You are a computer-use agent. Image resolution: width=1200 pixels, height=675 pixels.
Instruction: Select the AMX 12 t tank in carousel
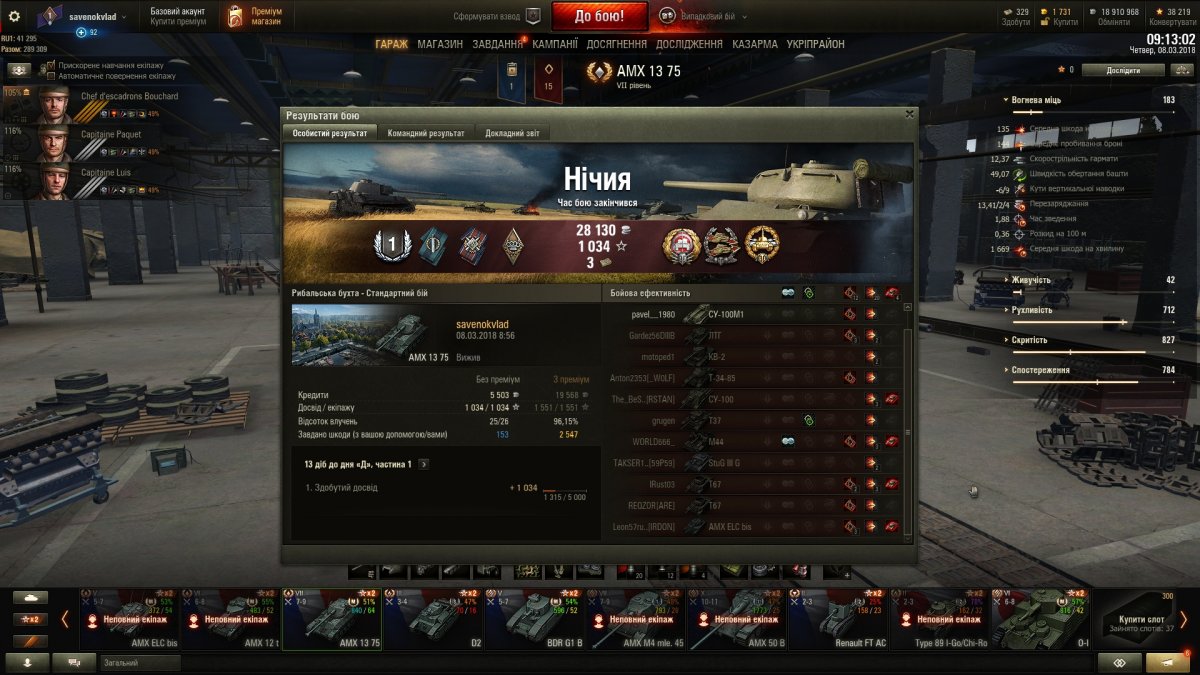231,617
